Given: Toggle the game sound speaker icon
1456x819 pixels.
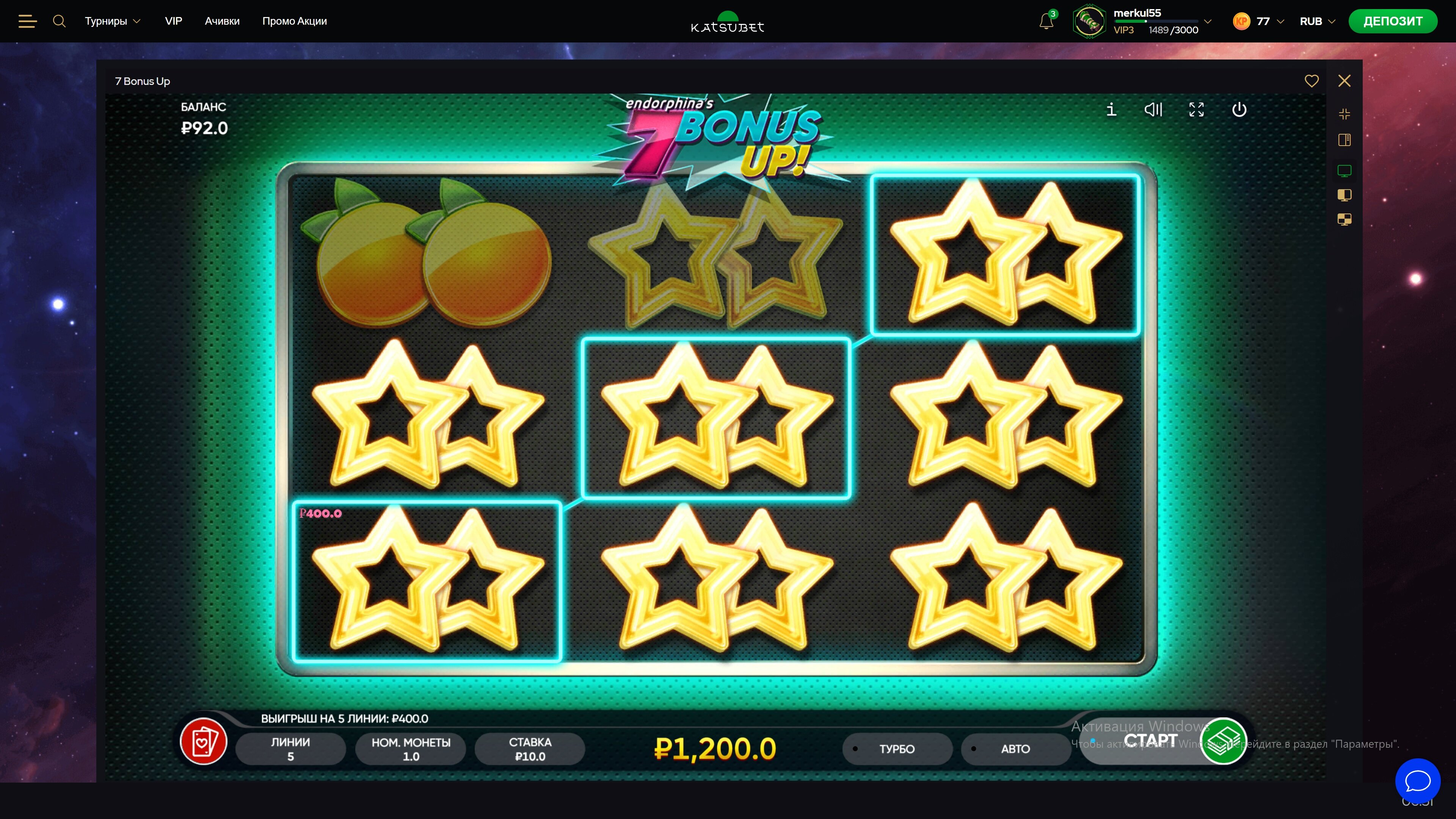Looking at the screenshot, I should tap(1153, 109).
